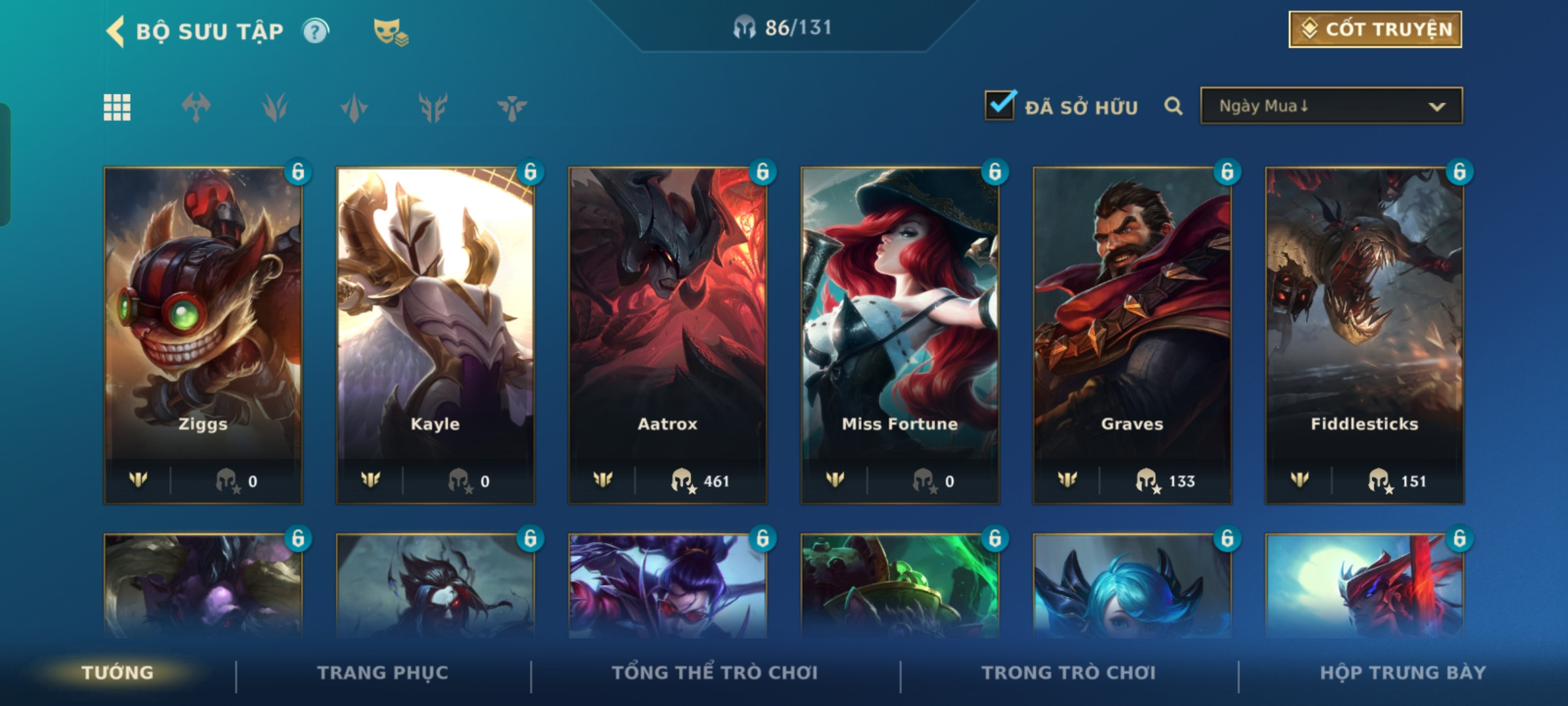Toggle the Đã Sở Hữu checkbox
1568x706 pixels.
coord(1000,105)
